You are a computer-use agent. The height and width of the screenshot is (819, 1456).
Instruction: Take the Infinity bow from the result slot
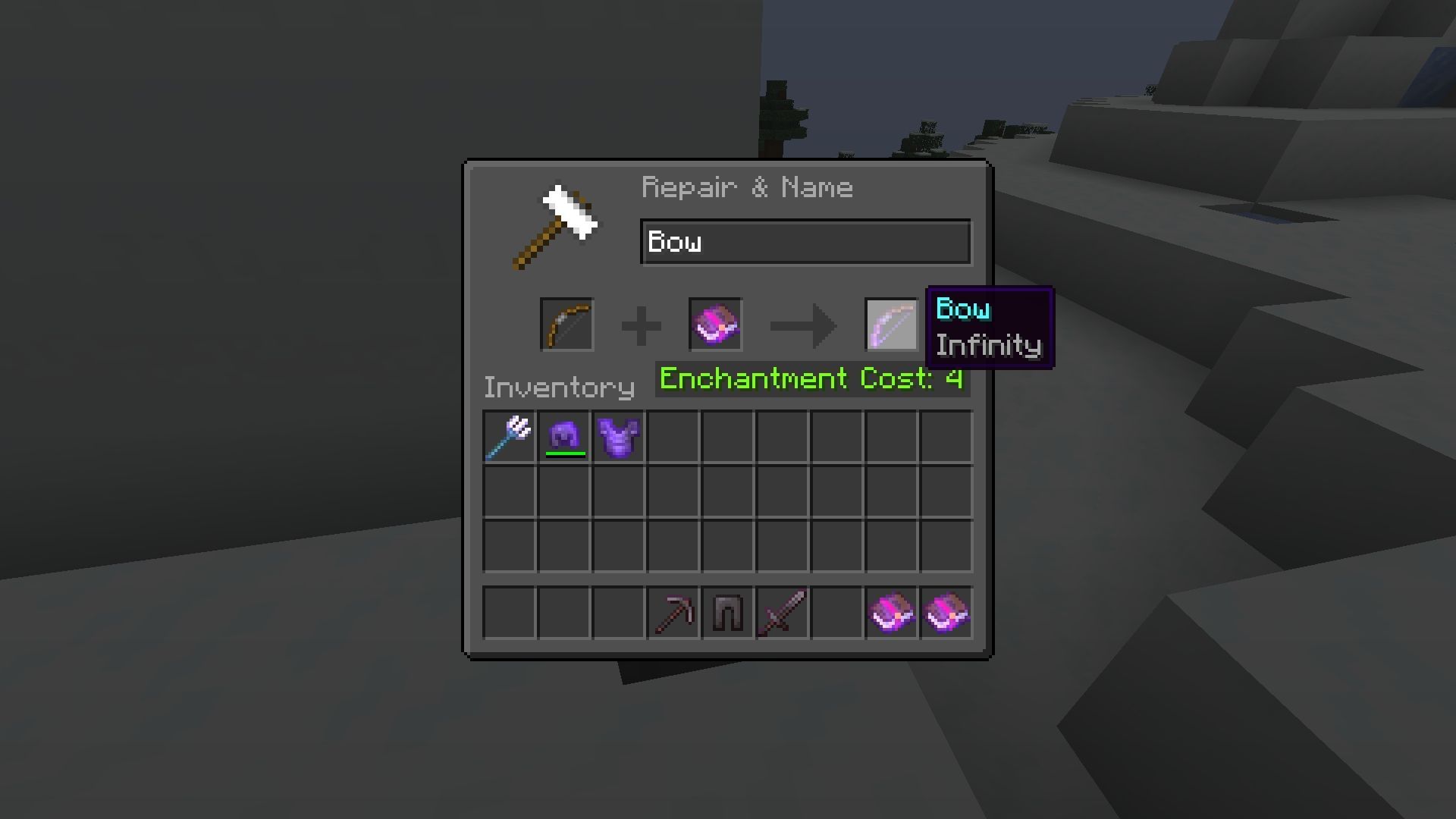(x=892, y=326)
